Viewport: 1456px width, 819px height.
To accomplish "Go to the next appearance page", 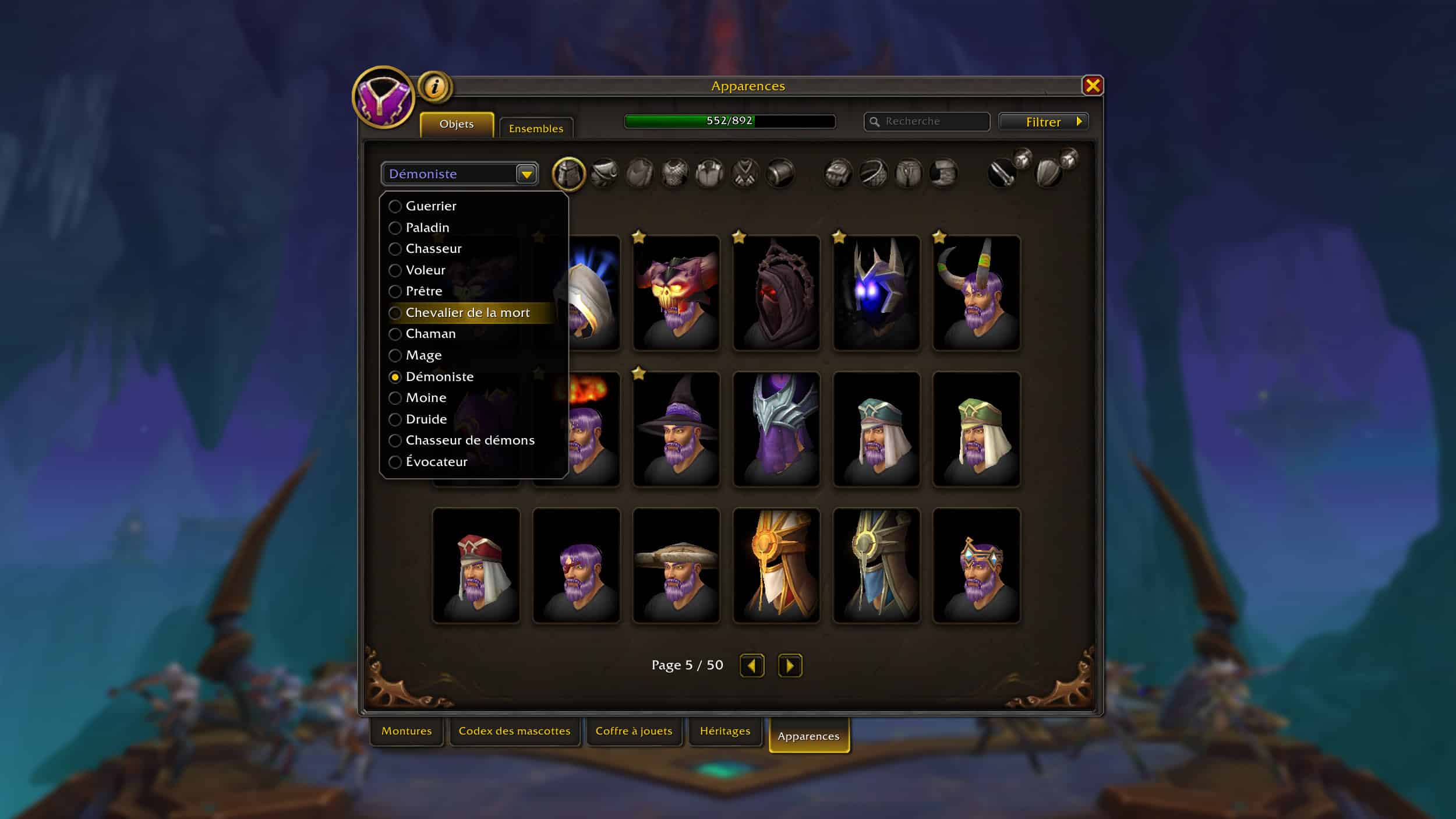I will pos(790,665).
